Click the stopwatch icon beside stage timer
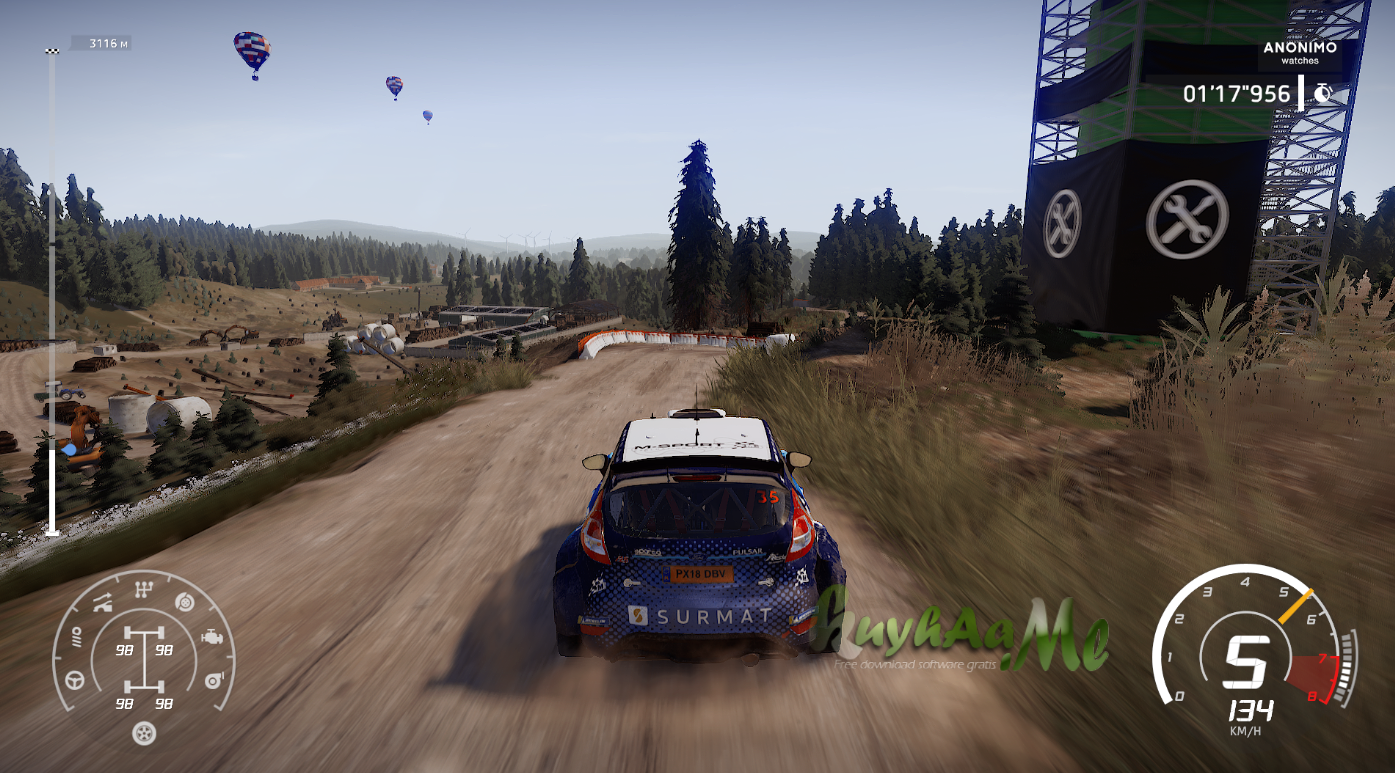The height and width of the screenshot is (773, 1395). click(1323, 93)
